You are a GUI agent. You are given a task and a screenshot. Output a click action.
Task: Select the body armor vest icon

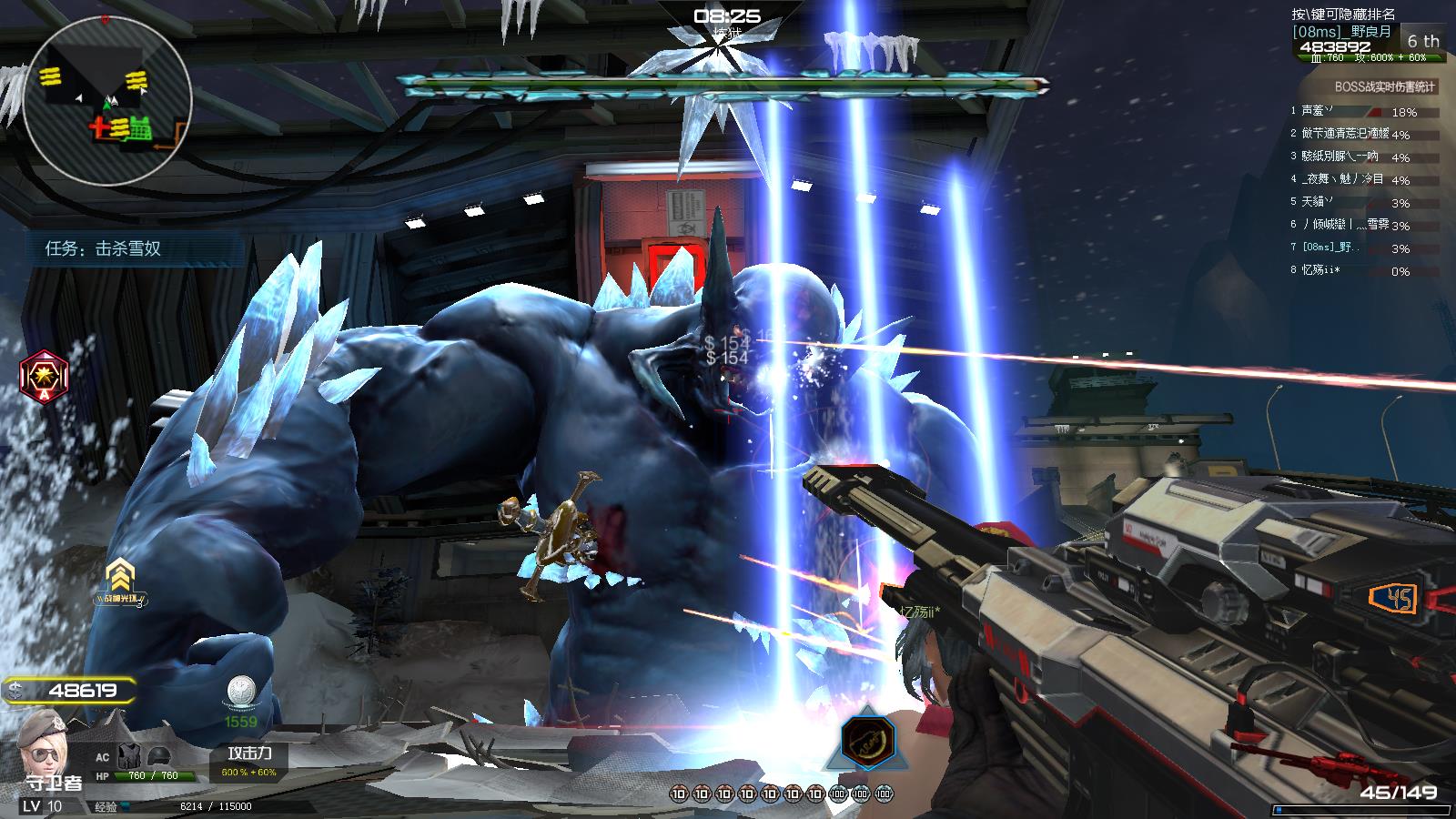point(131,754)
